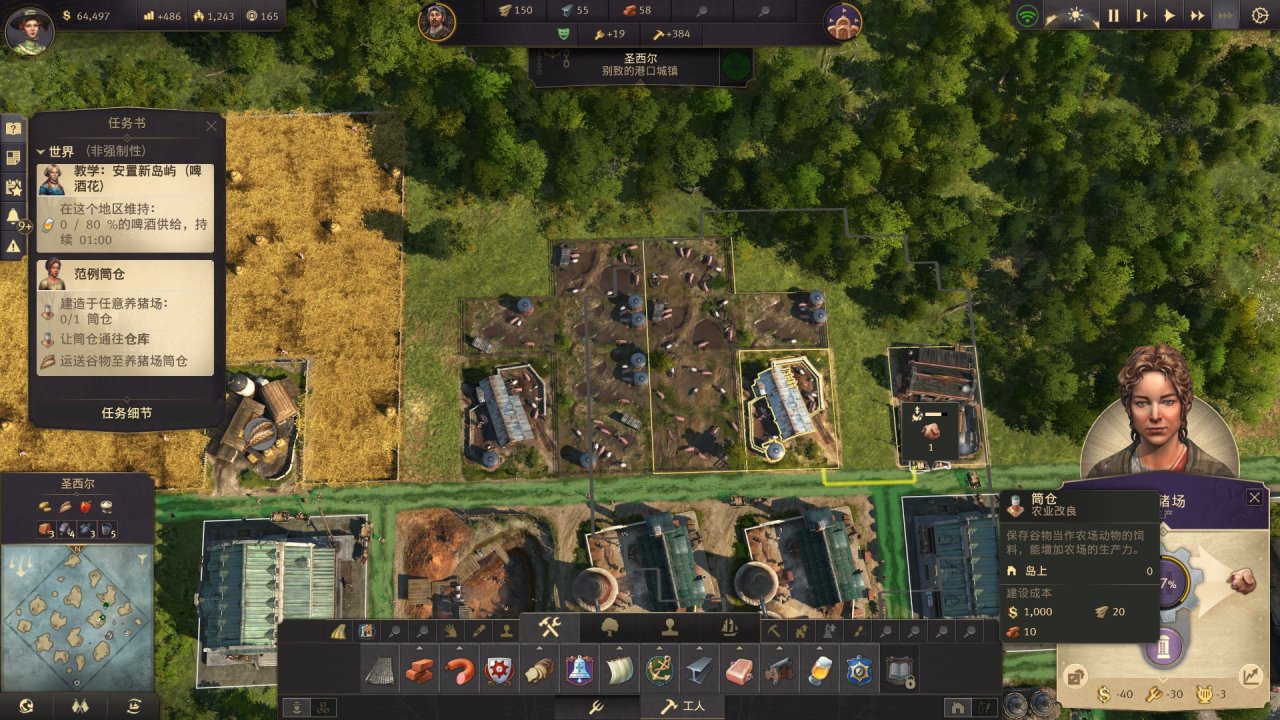Image resolution: width=1280 pixels, height=720 pixels.
Task: Pick the steel beam building icon
Action: coord(698,671)
